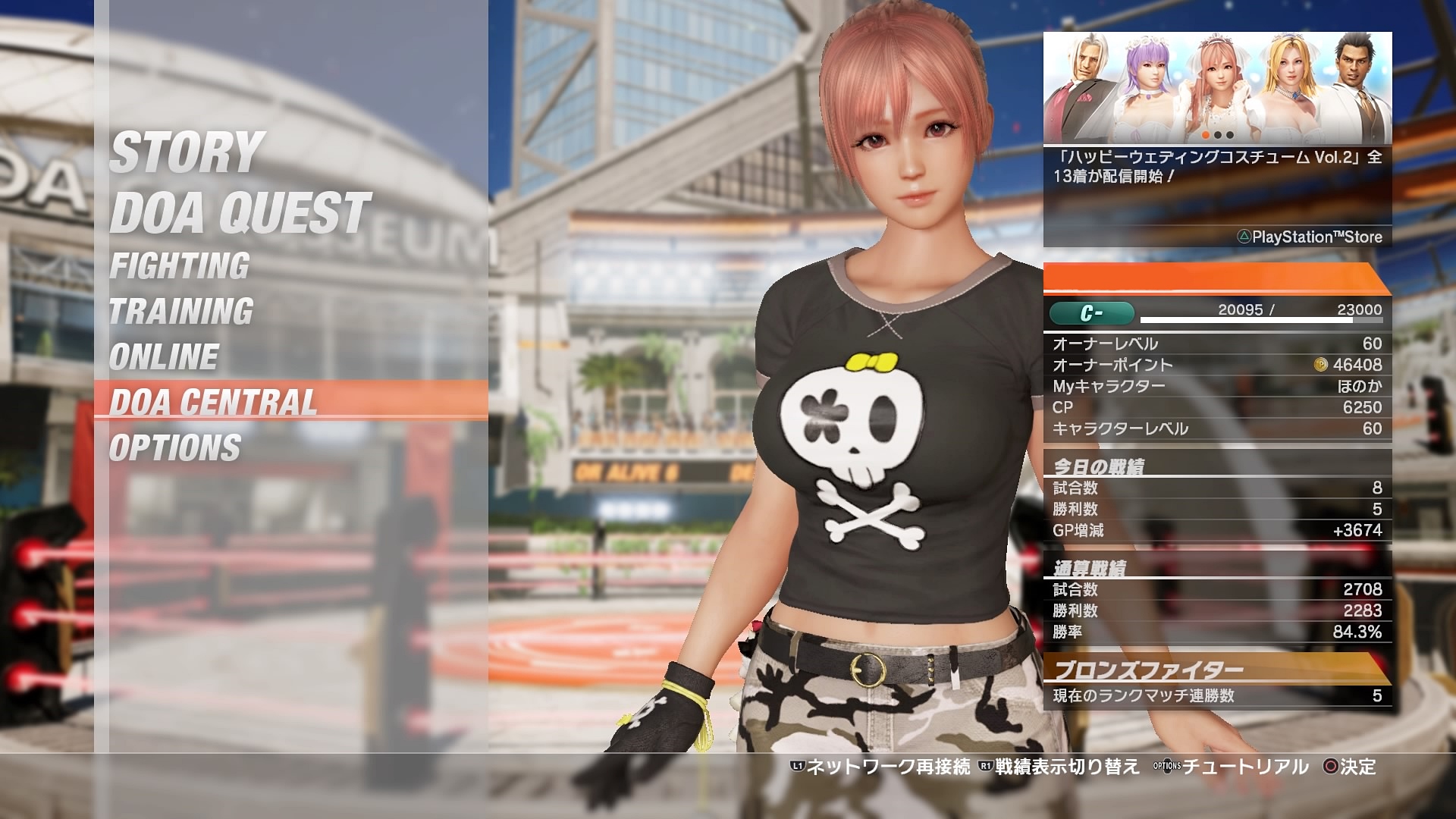Select the third news pagination dot

tap(1230, 135)
